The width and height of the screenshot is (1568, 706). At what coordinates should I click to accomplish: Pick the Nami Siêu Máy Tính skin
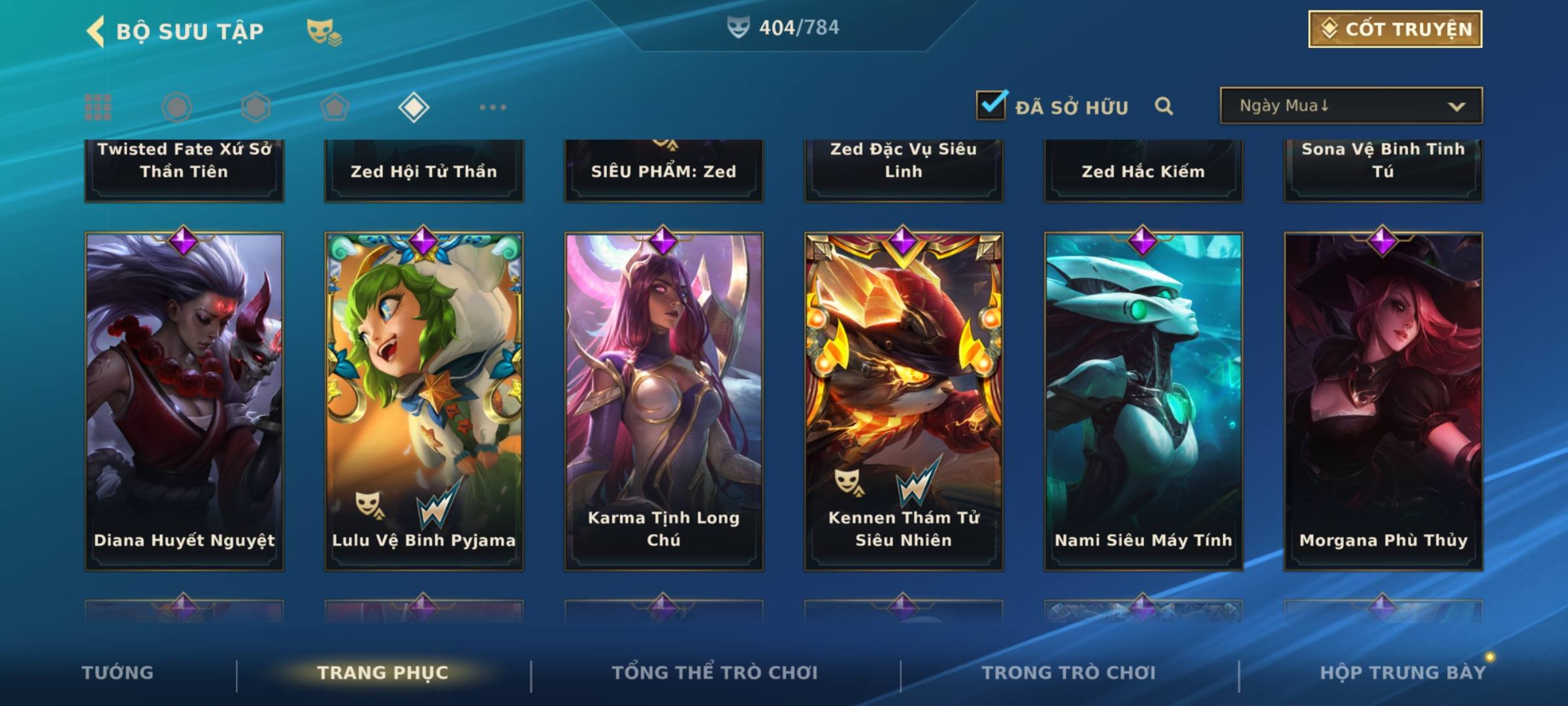(x=1143, y=401)
